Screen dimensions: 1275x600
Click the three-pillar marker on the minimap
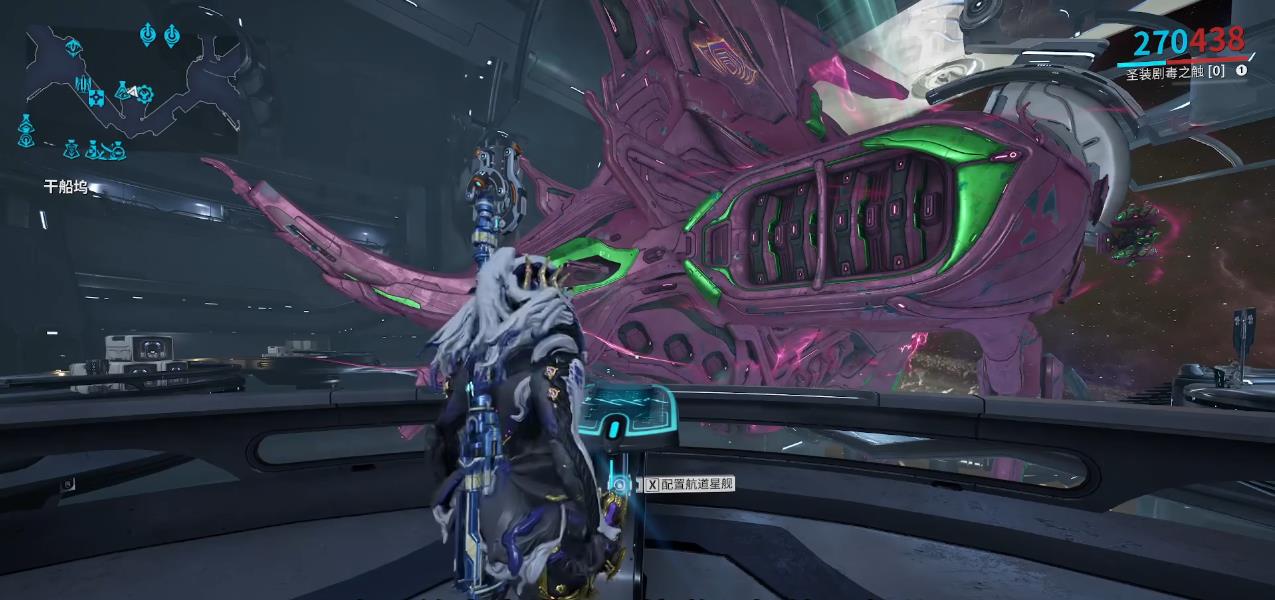(82, 83)
